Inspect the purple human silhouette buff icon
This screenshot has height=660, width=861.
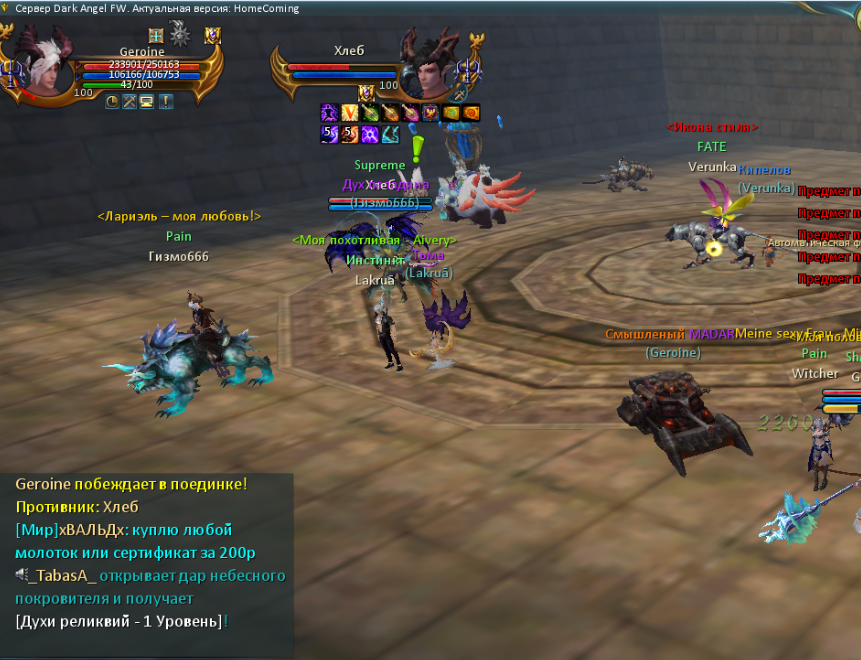click(x=328, y=113)
